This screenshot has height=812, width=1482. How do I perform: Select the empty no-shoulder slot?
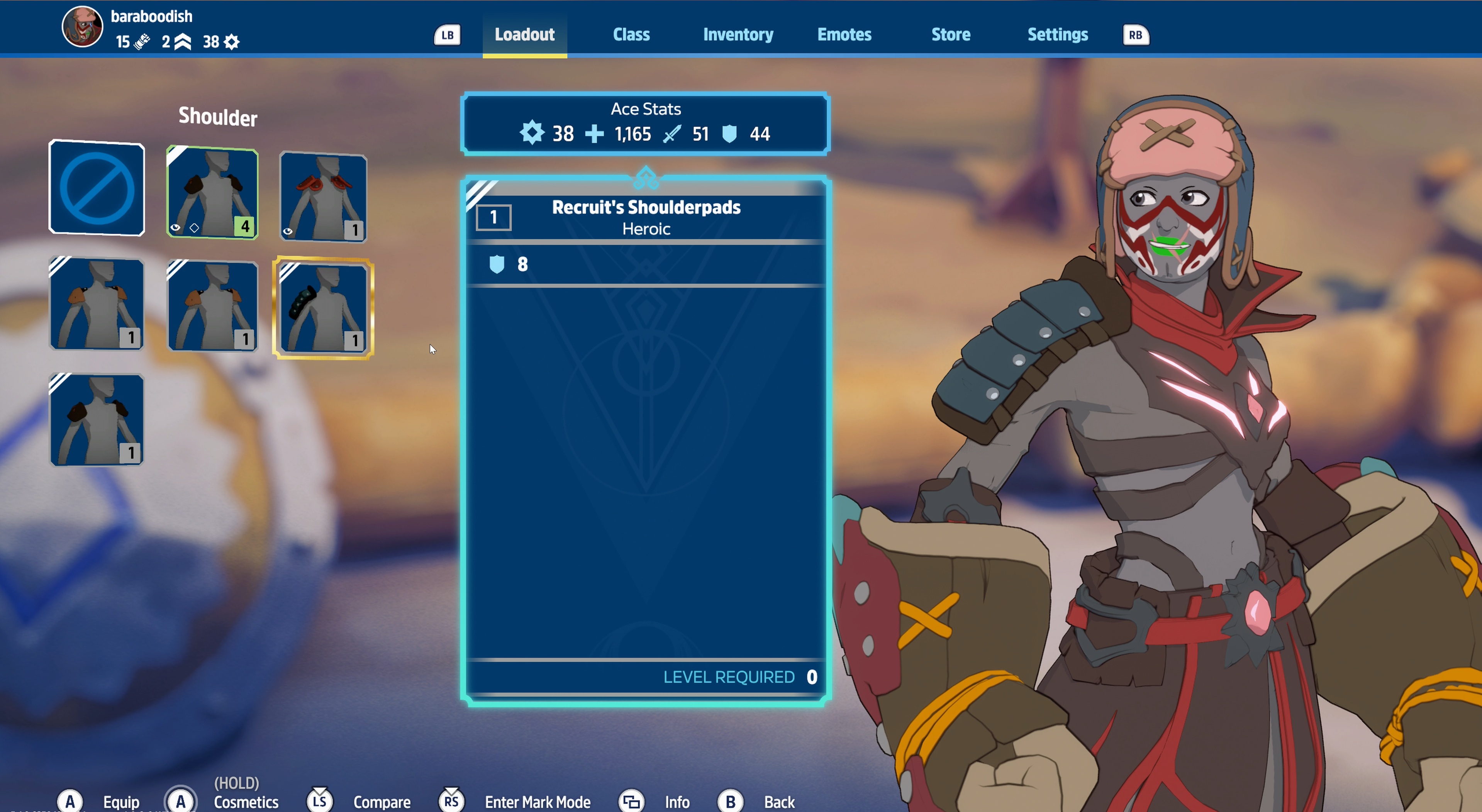pyautogui.click(x=97, y=188)
